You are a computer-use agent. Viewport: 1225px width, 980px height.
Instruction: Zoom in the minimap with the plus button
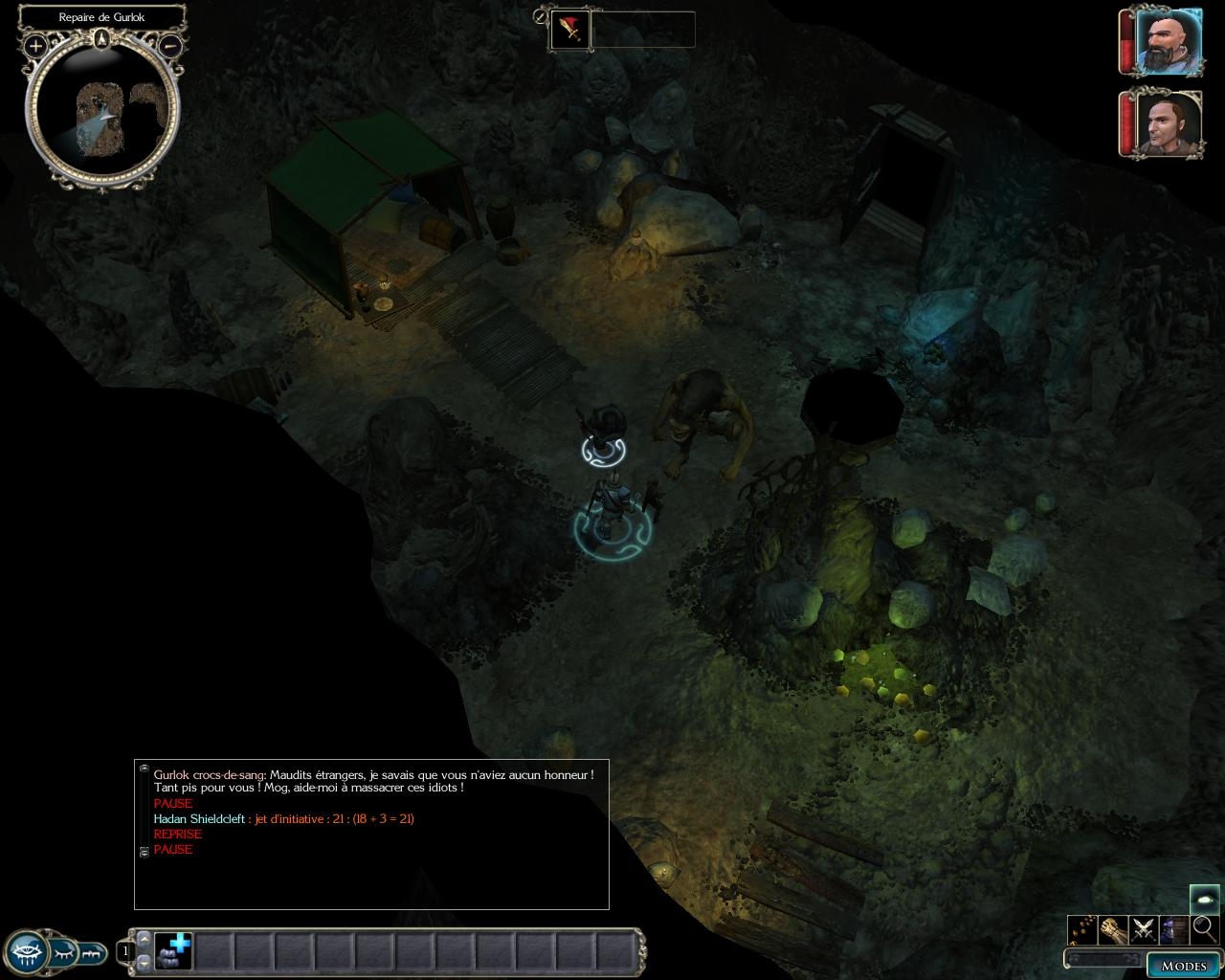(x=35, y=45)
